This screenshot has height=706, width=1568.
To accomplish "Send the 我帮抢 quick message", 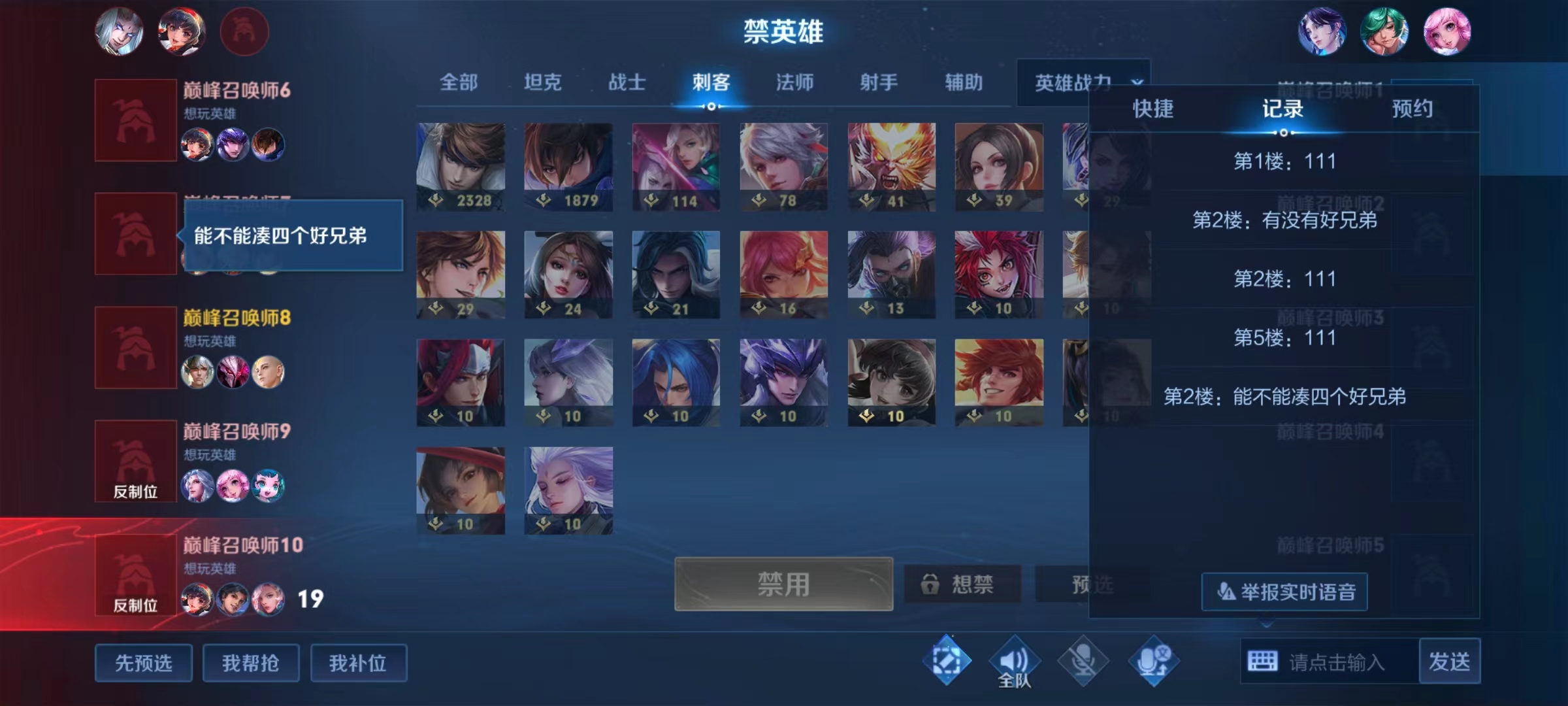I will (x=251, y=663).
